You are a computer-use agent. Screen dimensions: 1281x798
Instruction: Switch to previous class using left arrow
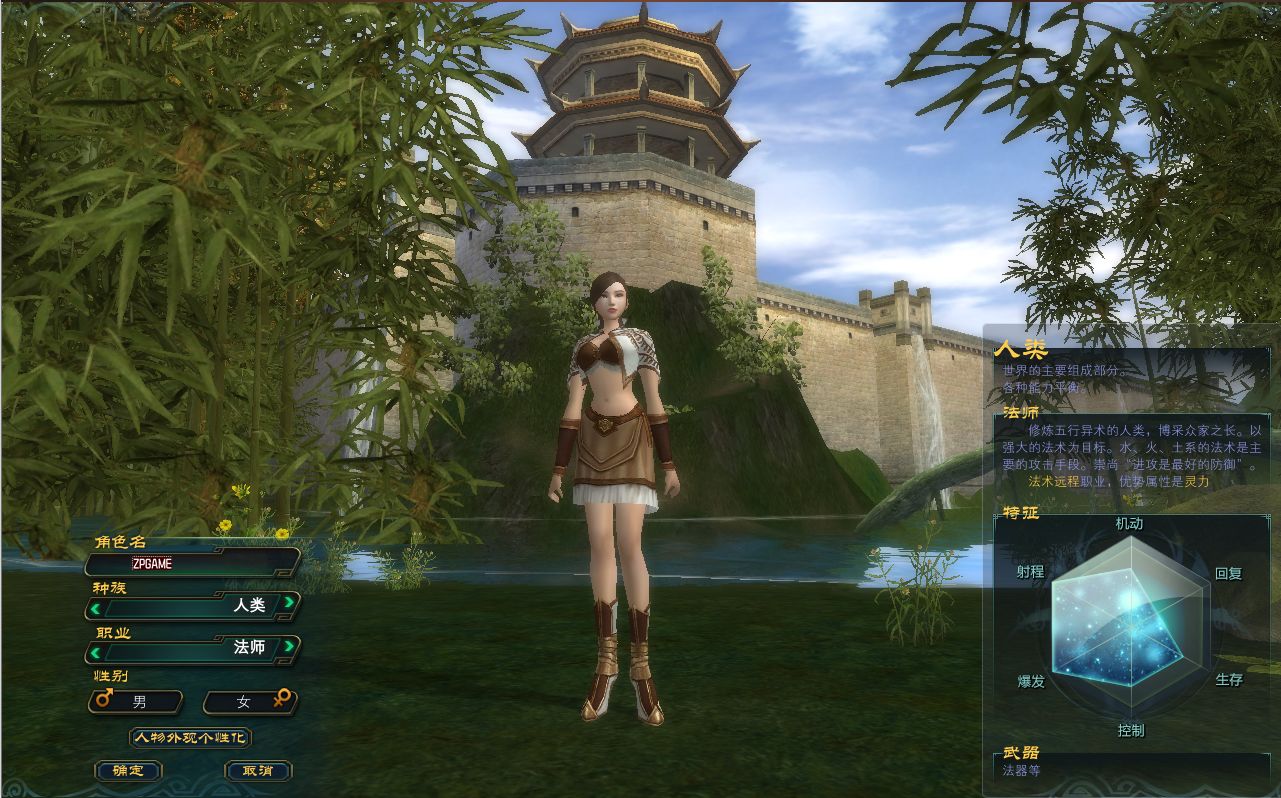(x=96, y=652)
